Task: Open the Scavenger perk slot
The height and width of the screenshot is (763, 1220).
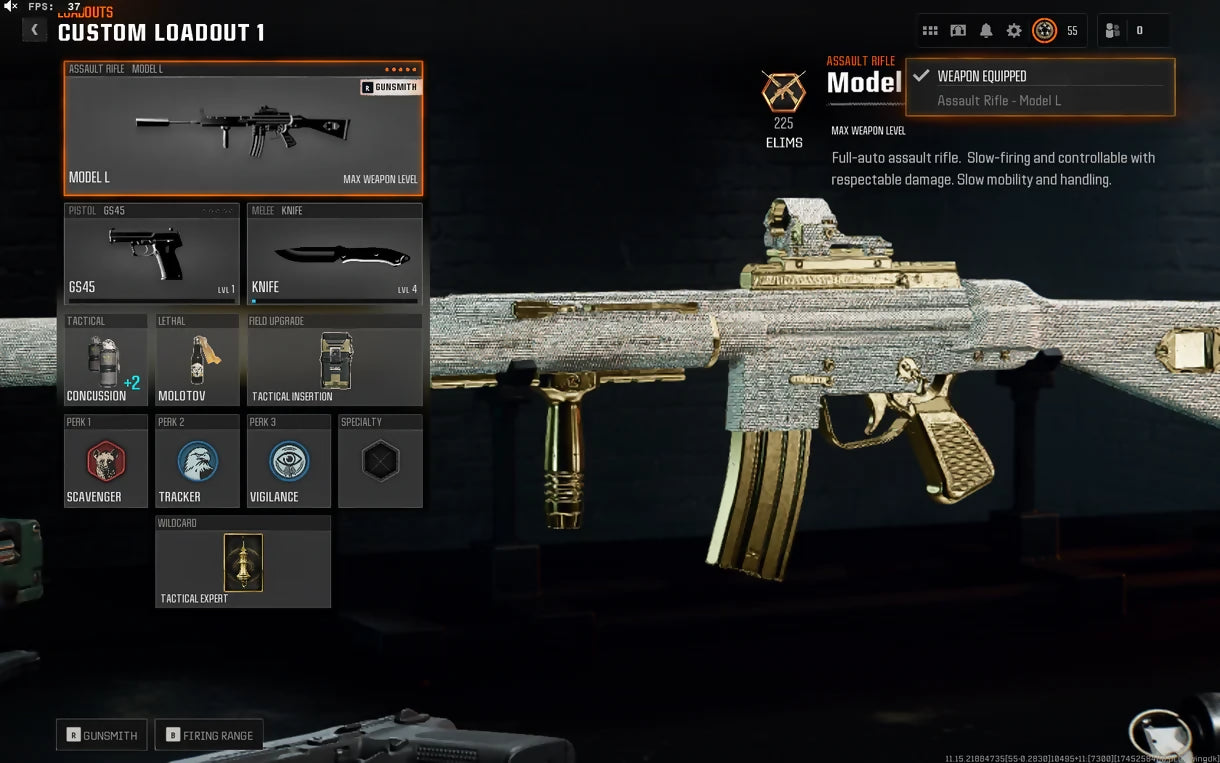Action: 105,462
